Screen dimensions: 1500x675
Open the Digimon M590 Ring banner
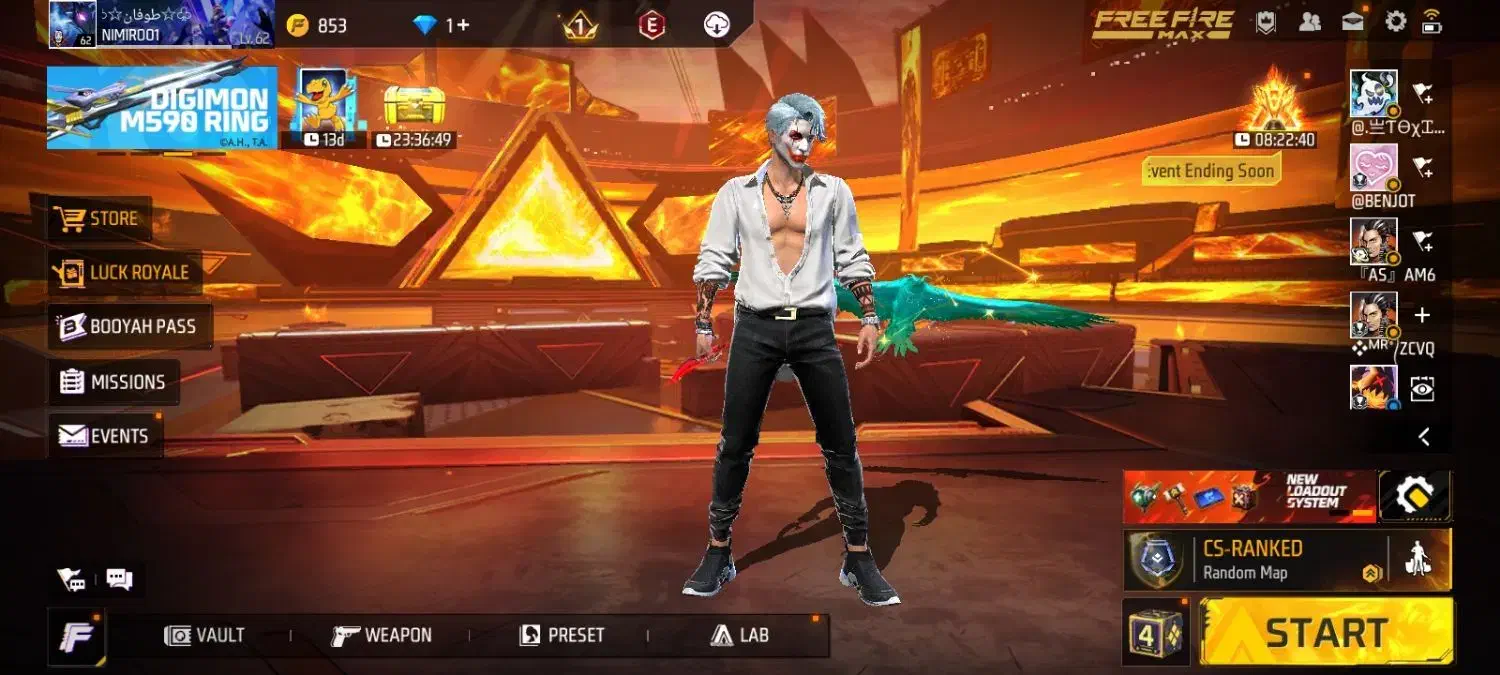162,108
